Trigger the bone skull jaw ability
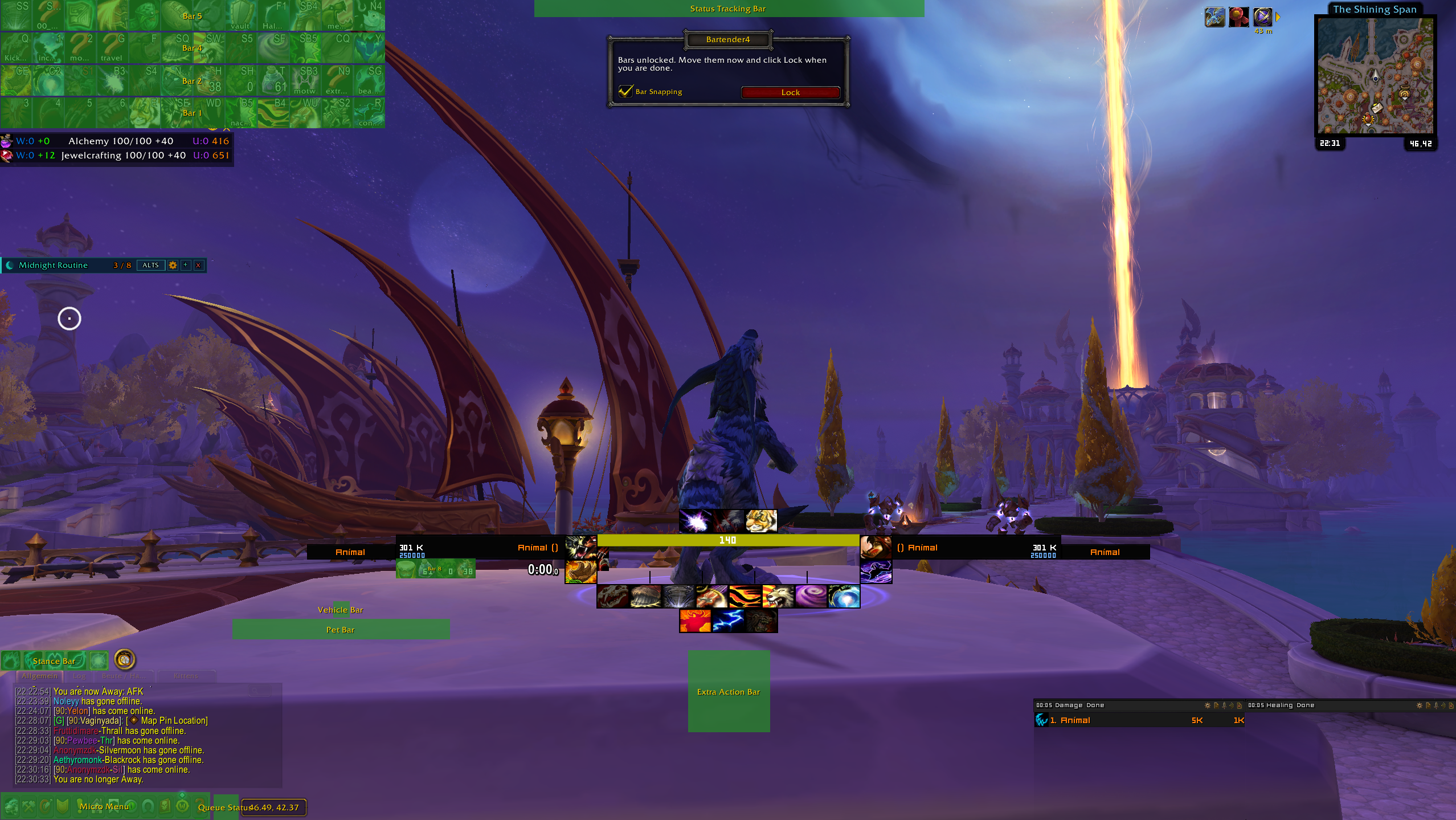Image resolution: width=1456 pixels, height=820 pixels. click(x=613, y=597)
